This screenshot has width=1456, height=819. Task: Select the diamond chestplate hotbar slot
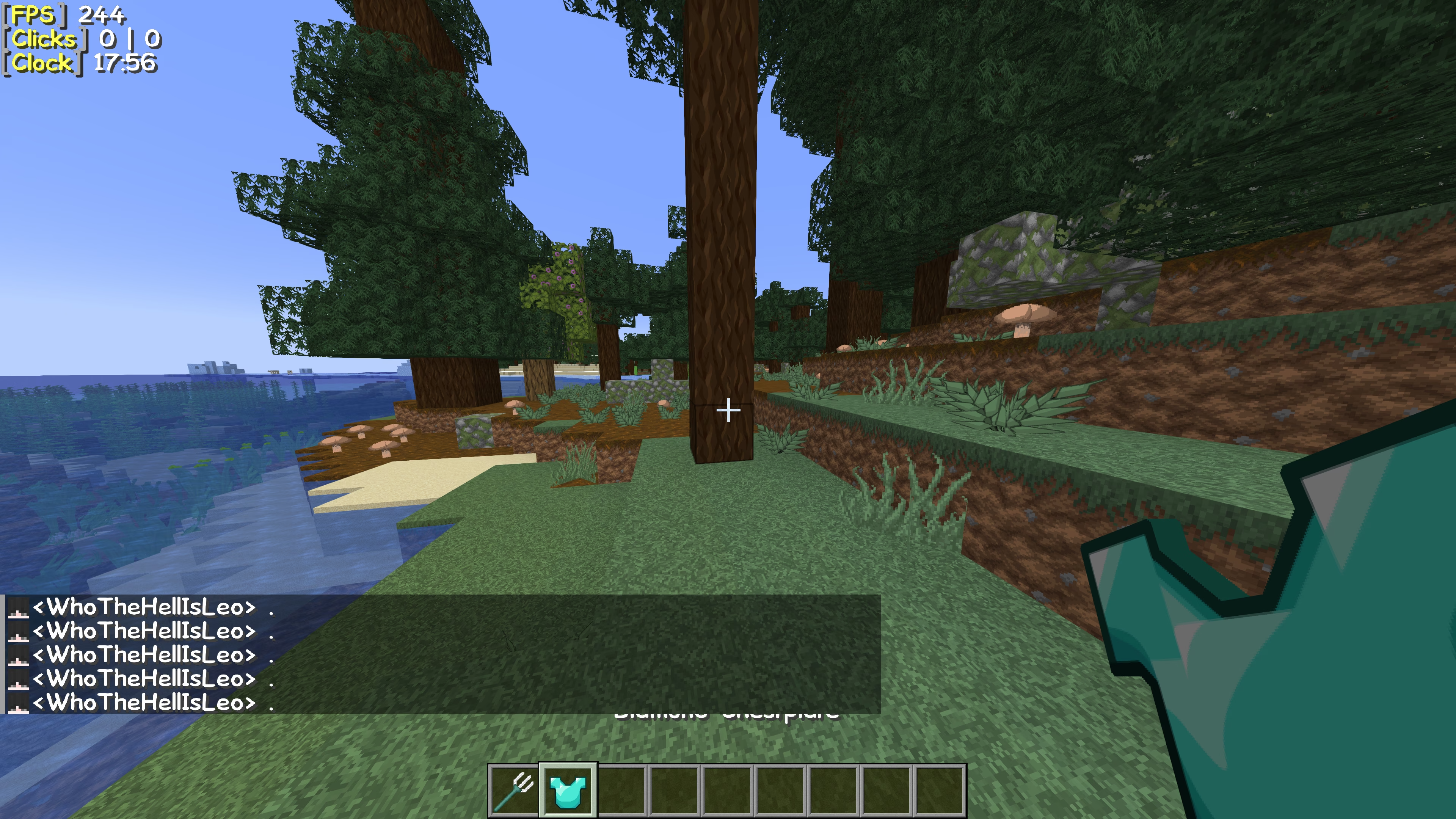(568, 790)
